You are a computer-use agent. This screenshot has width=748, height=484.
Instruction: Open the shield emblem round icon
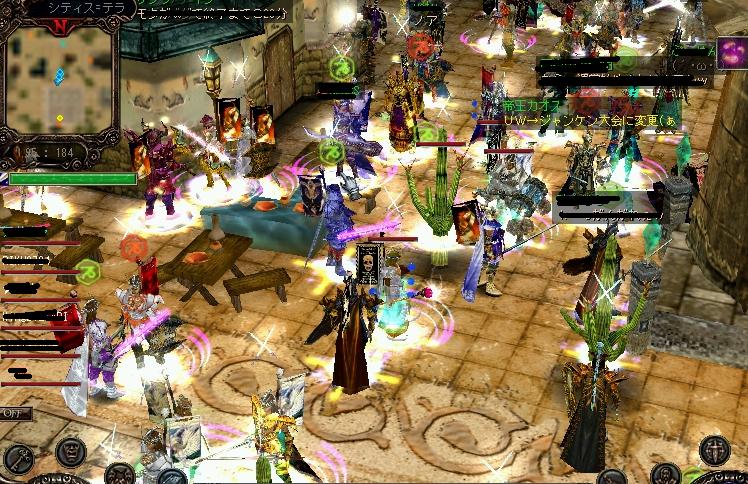coord(713,450)
